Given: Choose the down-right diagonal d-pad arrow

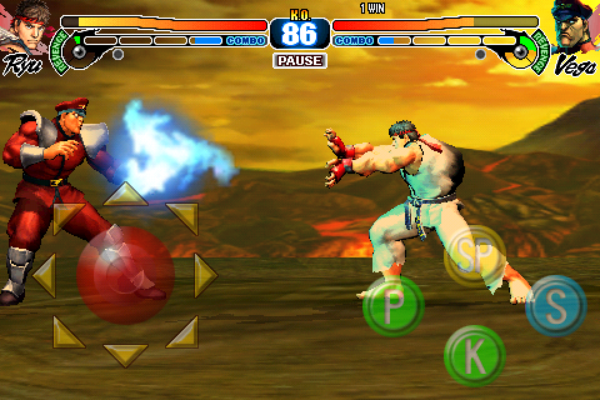Looking at the screenshot, I should click(x=182, y=331).
